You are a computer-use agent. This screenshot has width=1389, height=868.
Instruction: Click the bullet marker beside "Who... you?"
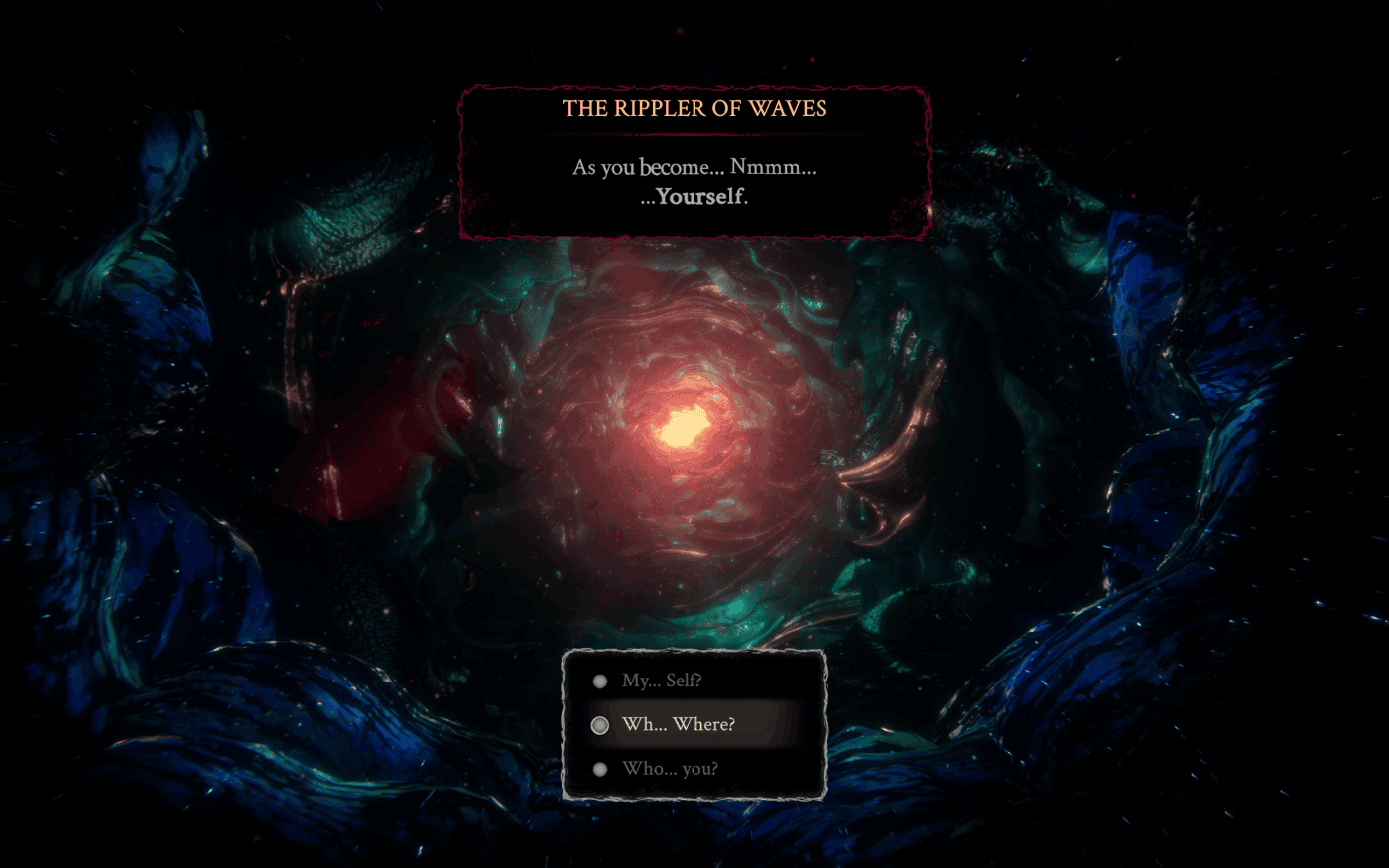[x=599, y=769]
